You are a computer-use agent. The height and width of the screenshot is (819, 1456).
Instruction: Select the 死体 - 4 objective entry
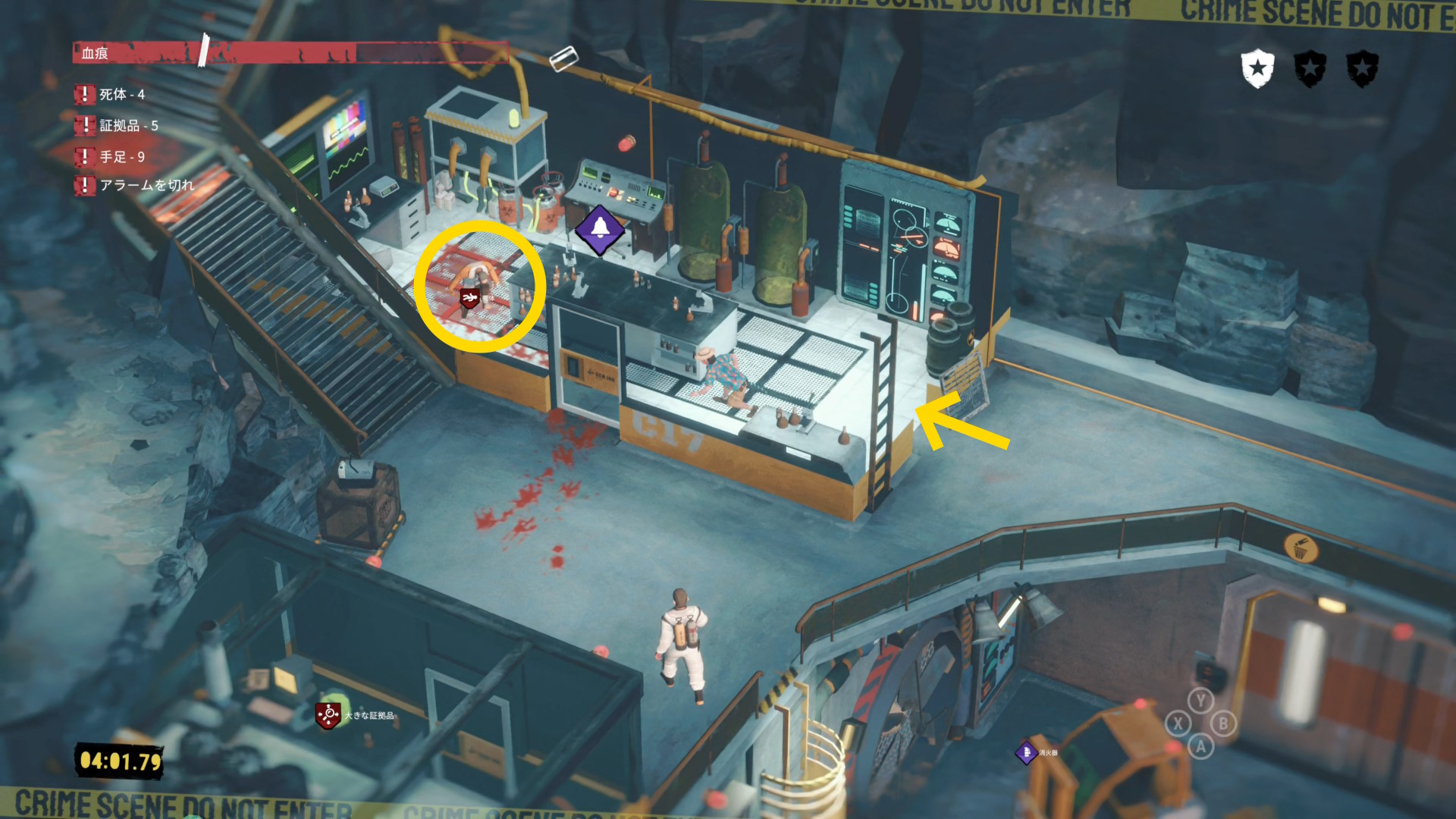121,95
